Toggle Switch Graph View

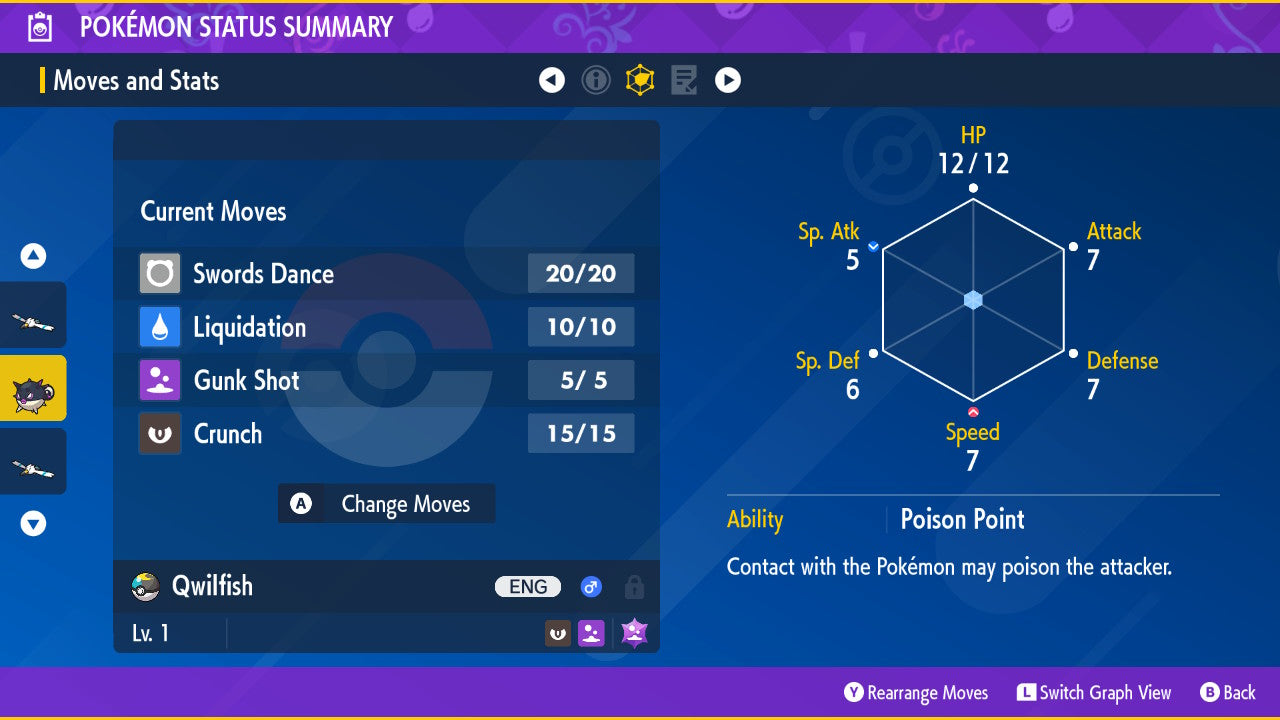[x=1094, y=693]
